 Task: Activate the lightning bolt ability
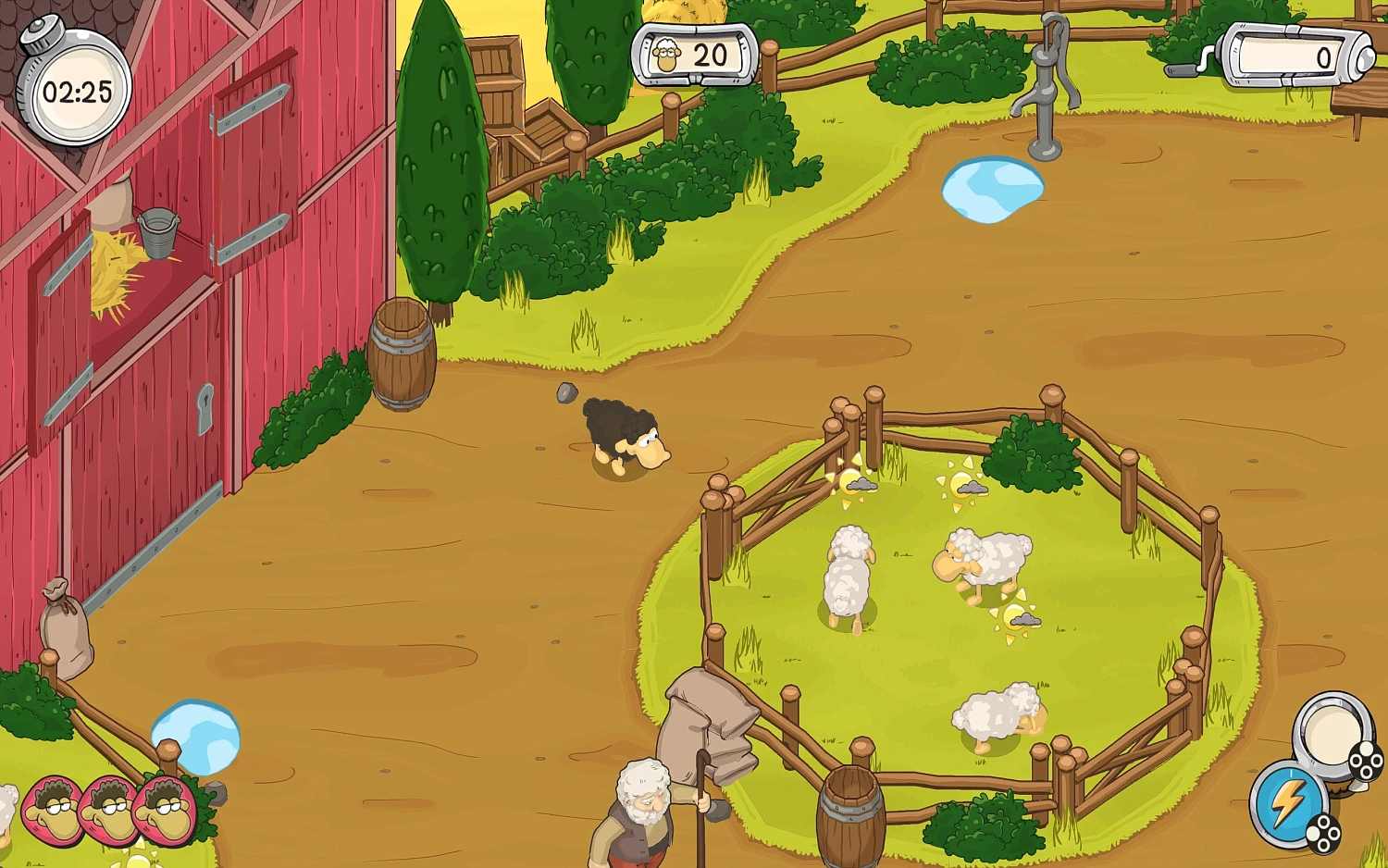[1289, 803]
